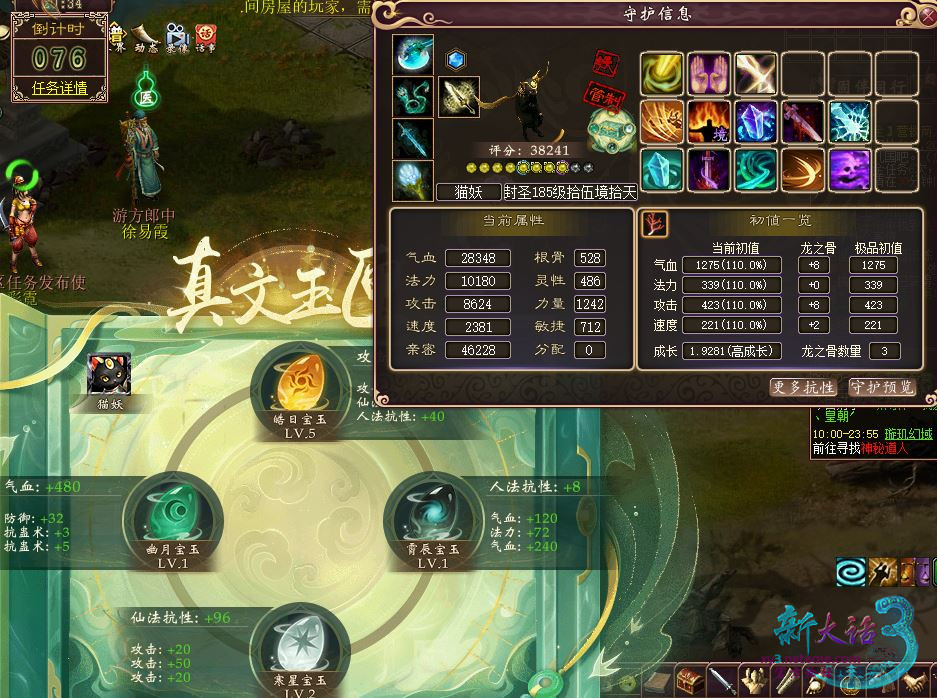Click the 守护预览 guardian preview button

(882, 387)
